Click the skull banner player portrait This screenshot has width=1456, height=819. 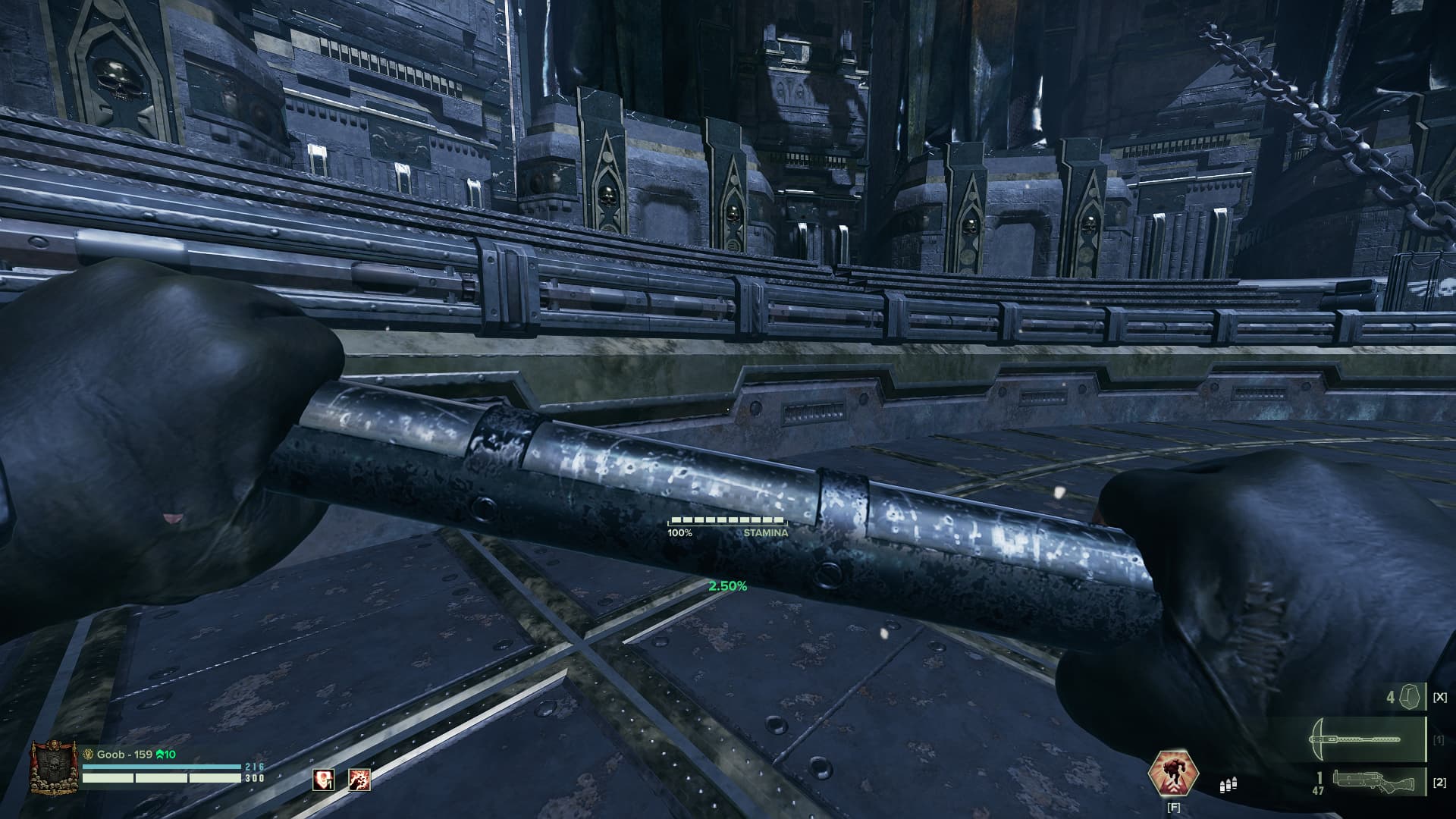55,768
